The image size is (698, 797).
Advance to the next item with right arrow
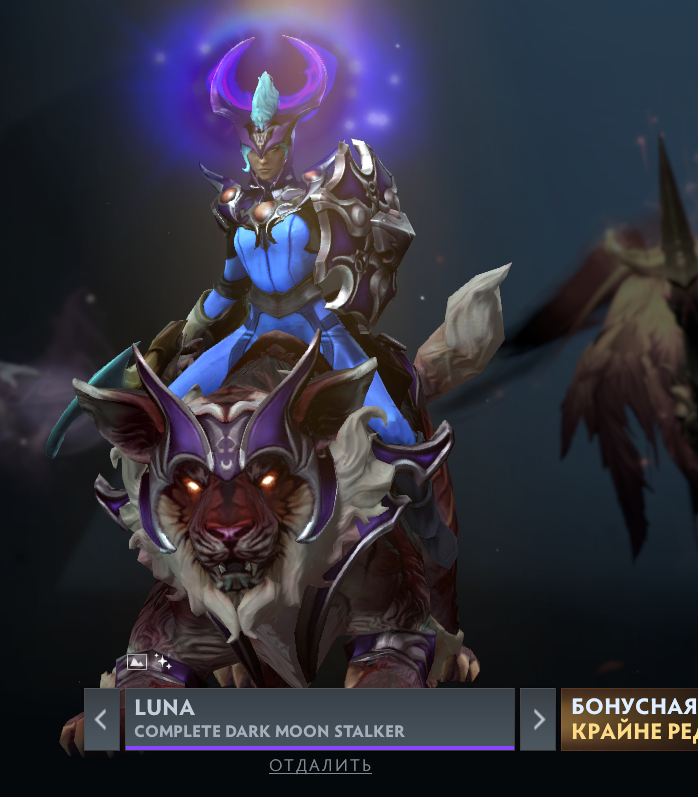click(538, 718)
